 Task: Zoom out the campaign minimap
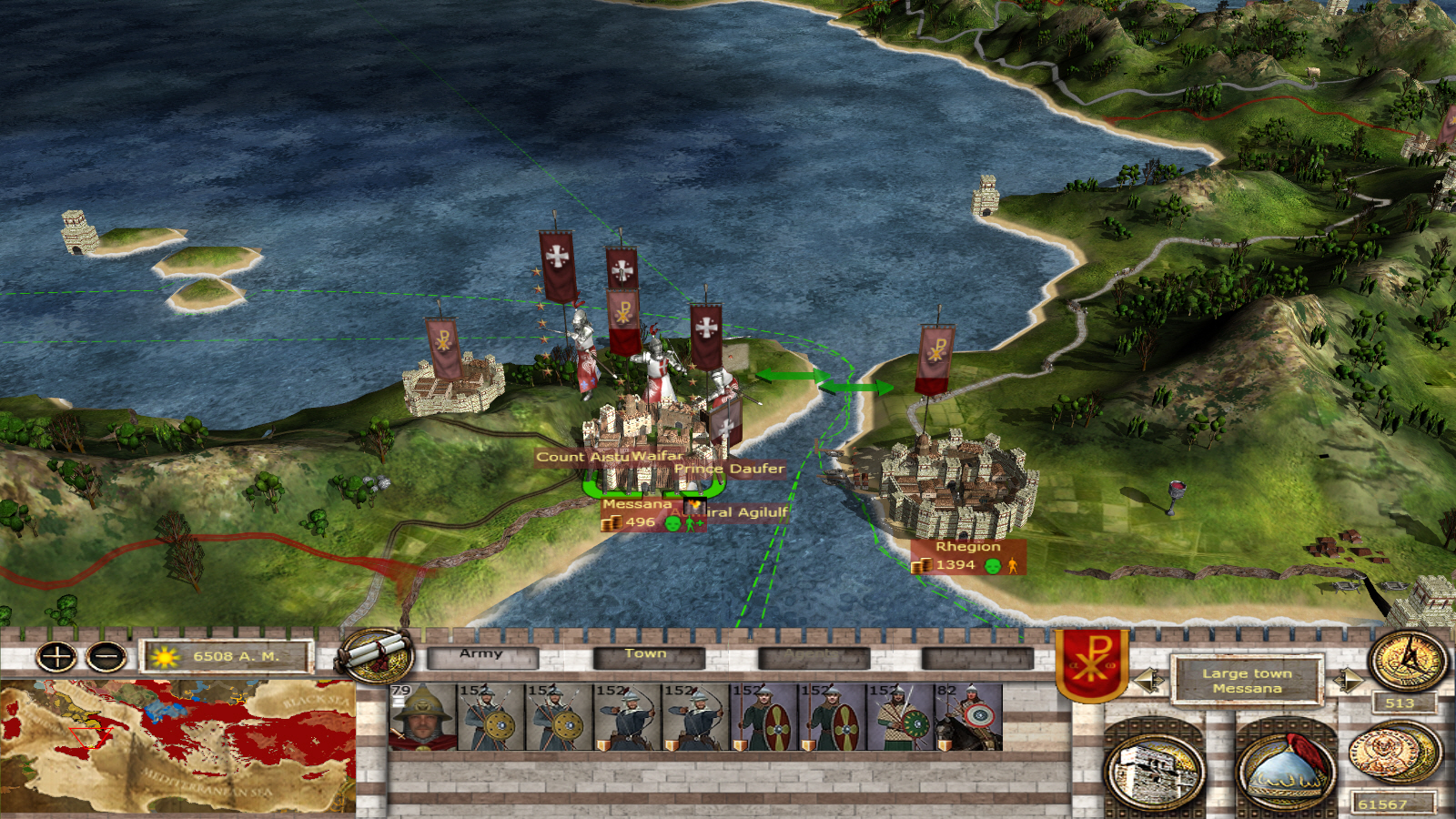point(106,656)
